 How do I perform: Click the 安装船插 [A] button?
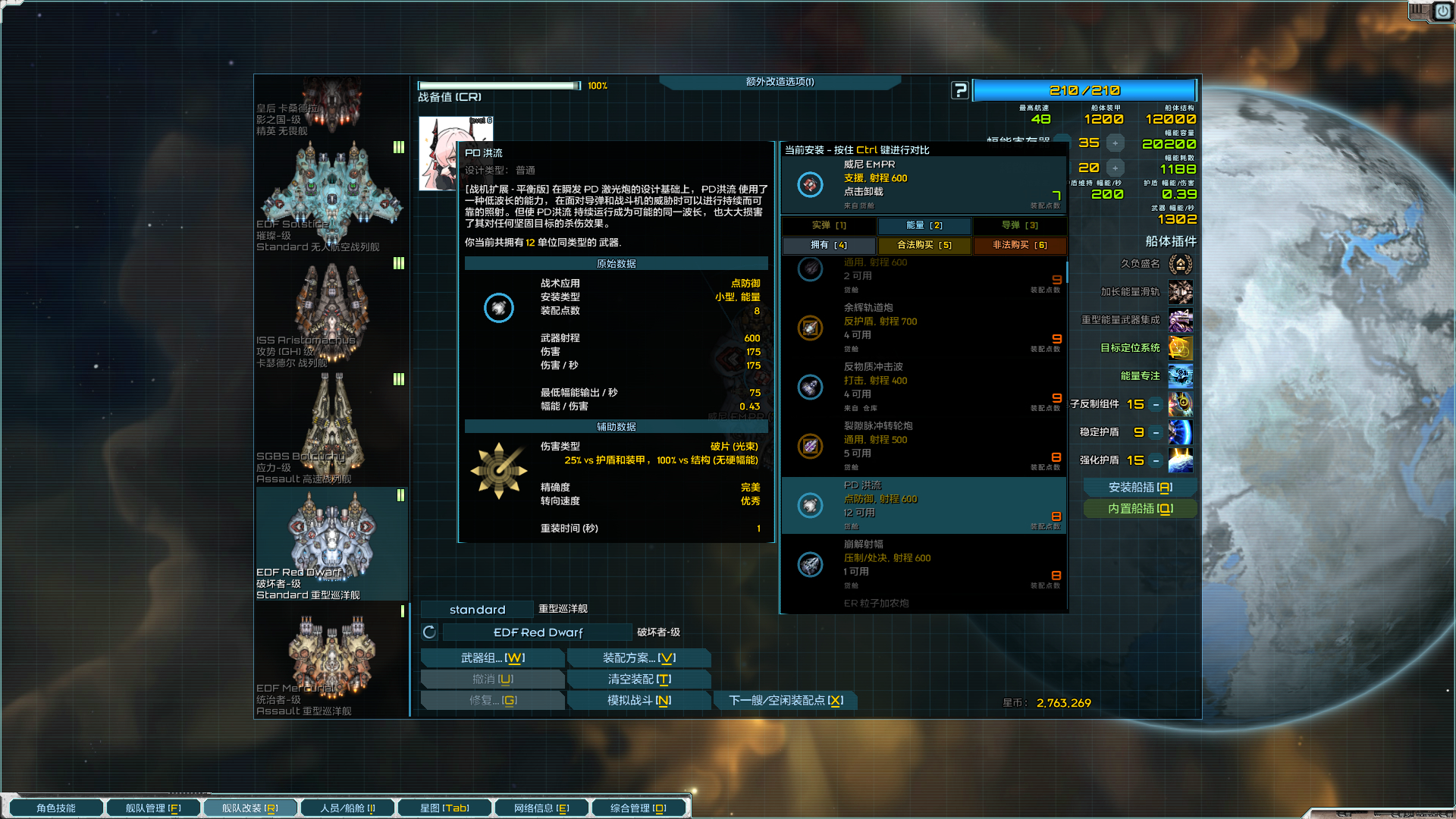coord(1139,486)
